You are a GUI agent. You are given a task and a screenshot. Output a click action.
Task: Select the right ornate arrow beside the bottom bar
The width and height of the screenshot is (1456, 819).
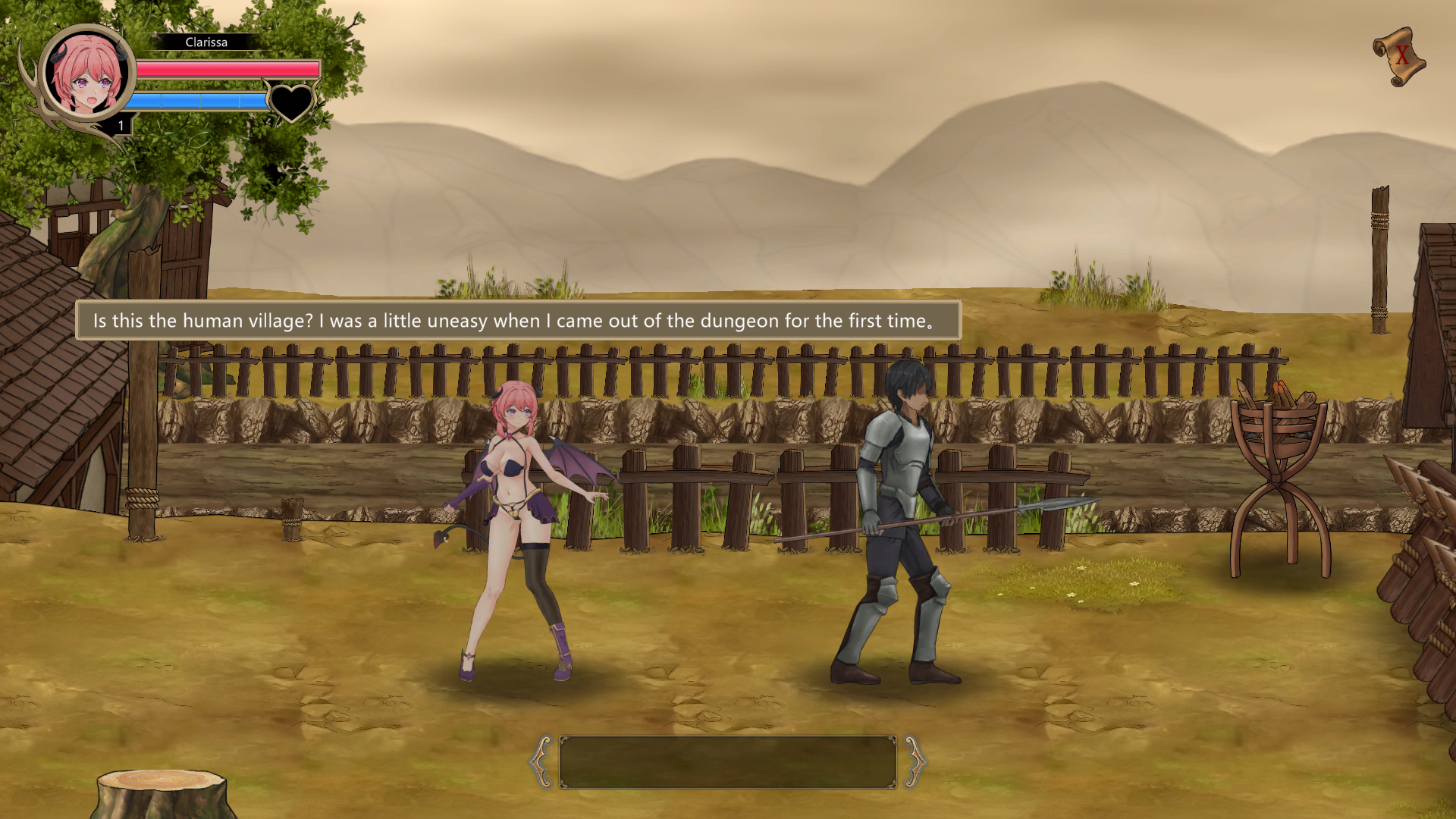(x=914, y=761)
